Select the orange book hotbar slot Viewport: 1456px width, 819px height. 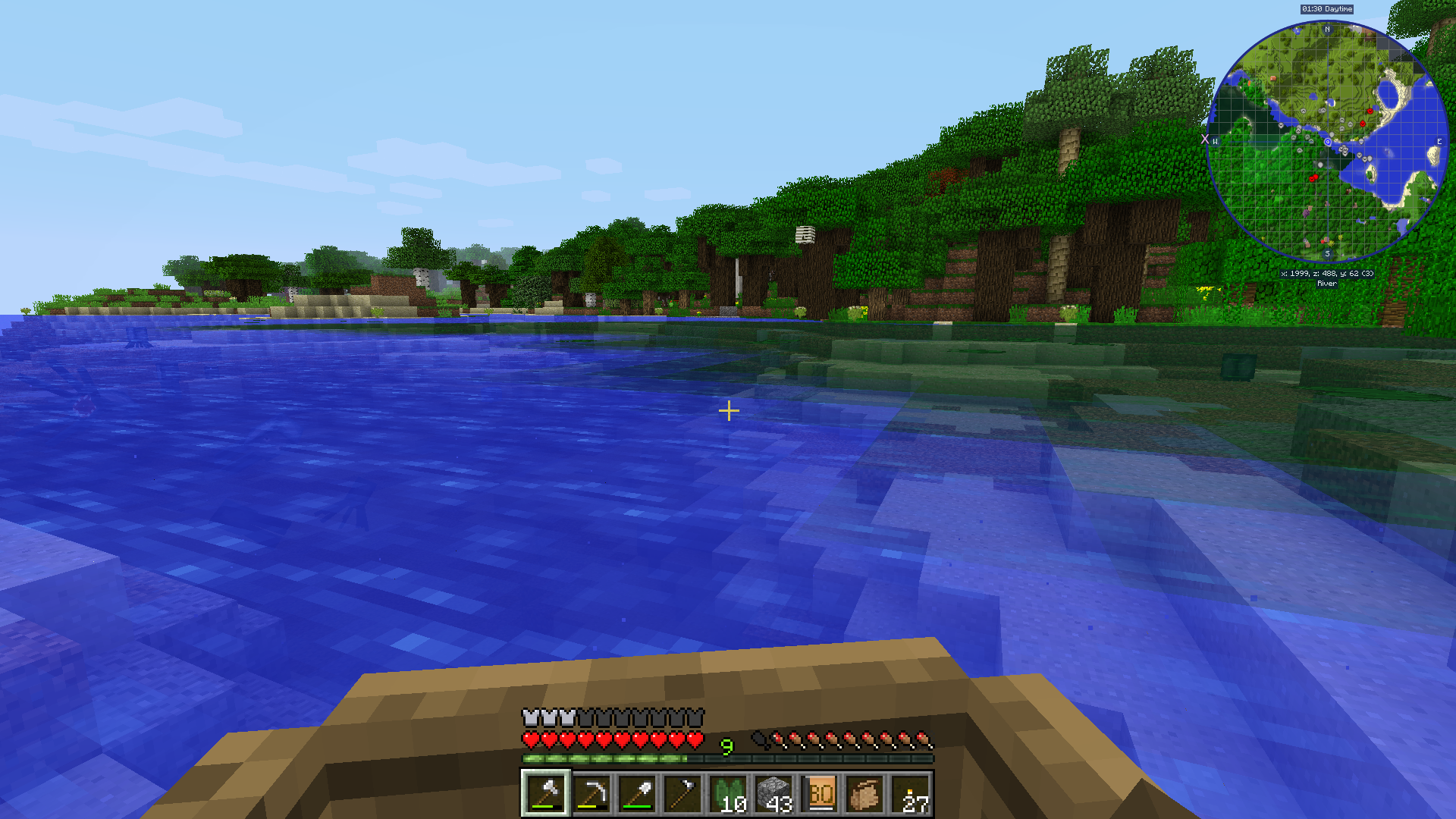[x=820, y=793]
